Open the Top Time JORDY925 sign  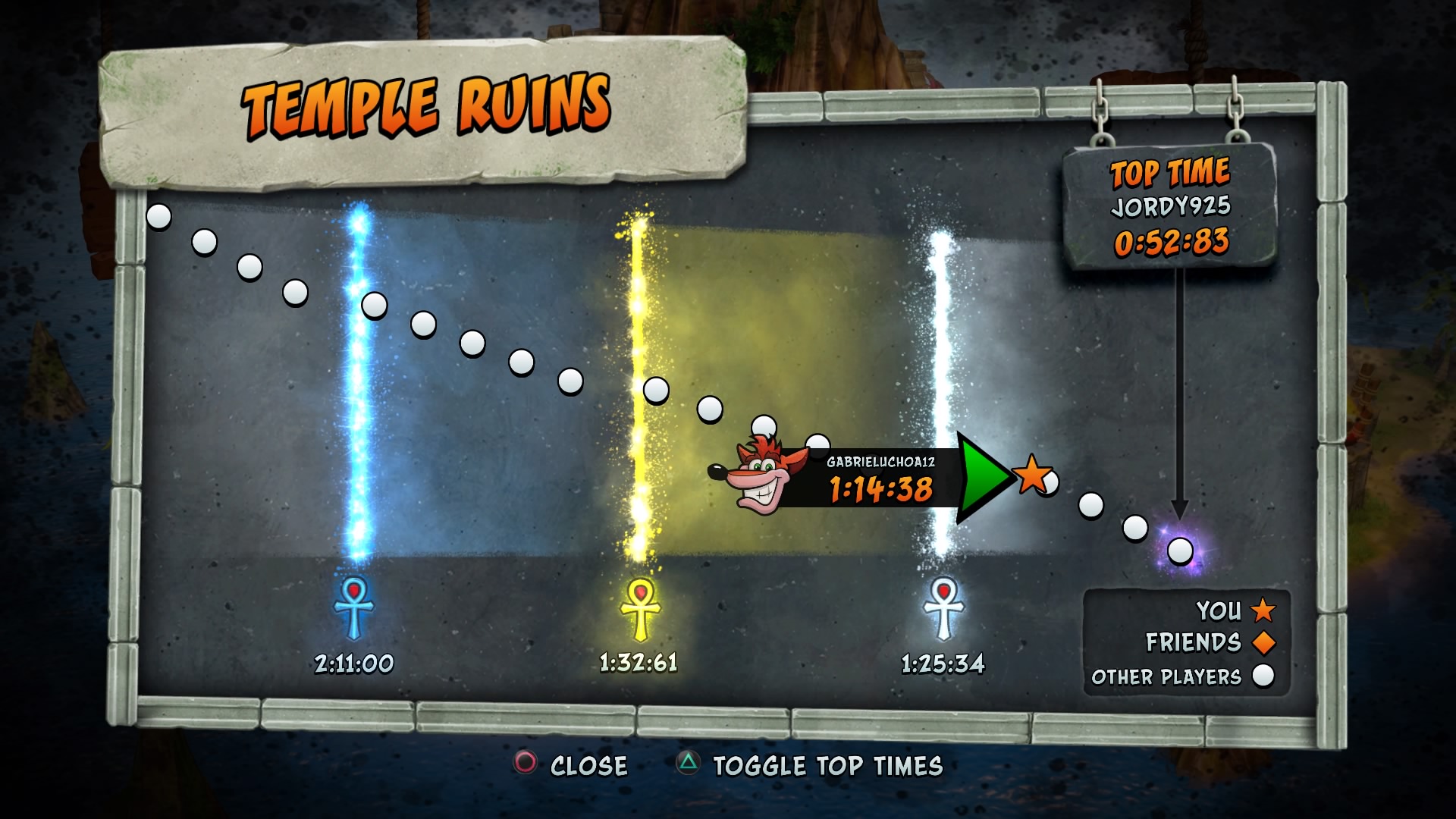[1170, 206]
